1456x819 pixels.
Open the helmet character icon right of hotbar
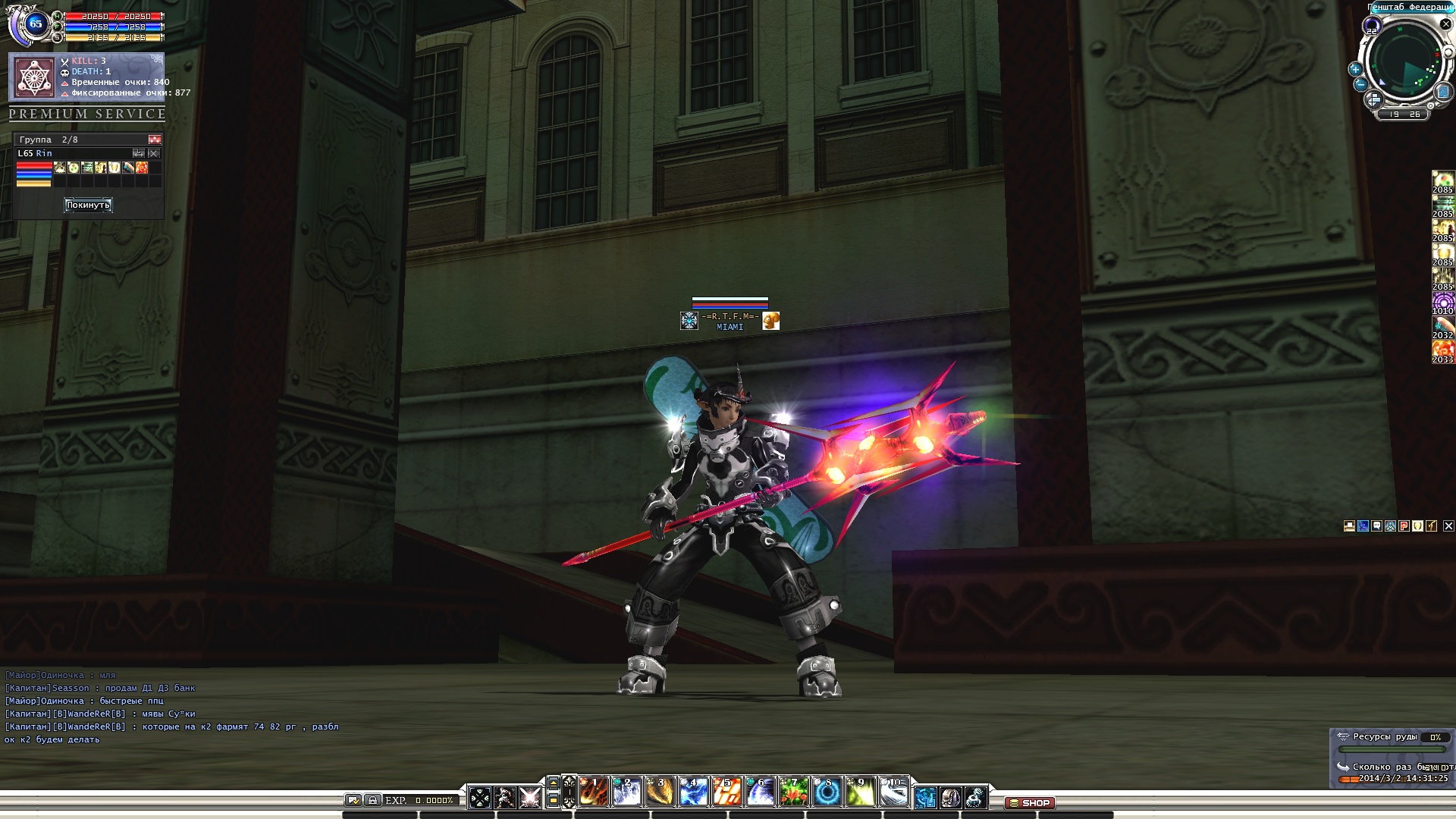[950, 797]
